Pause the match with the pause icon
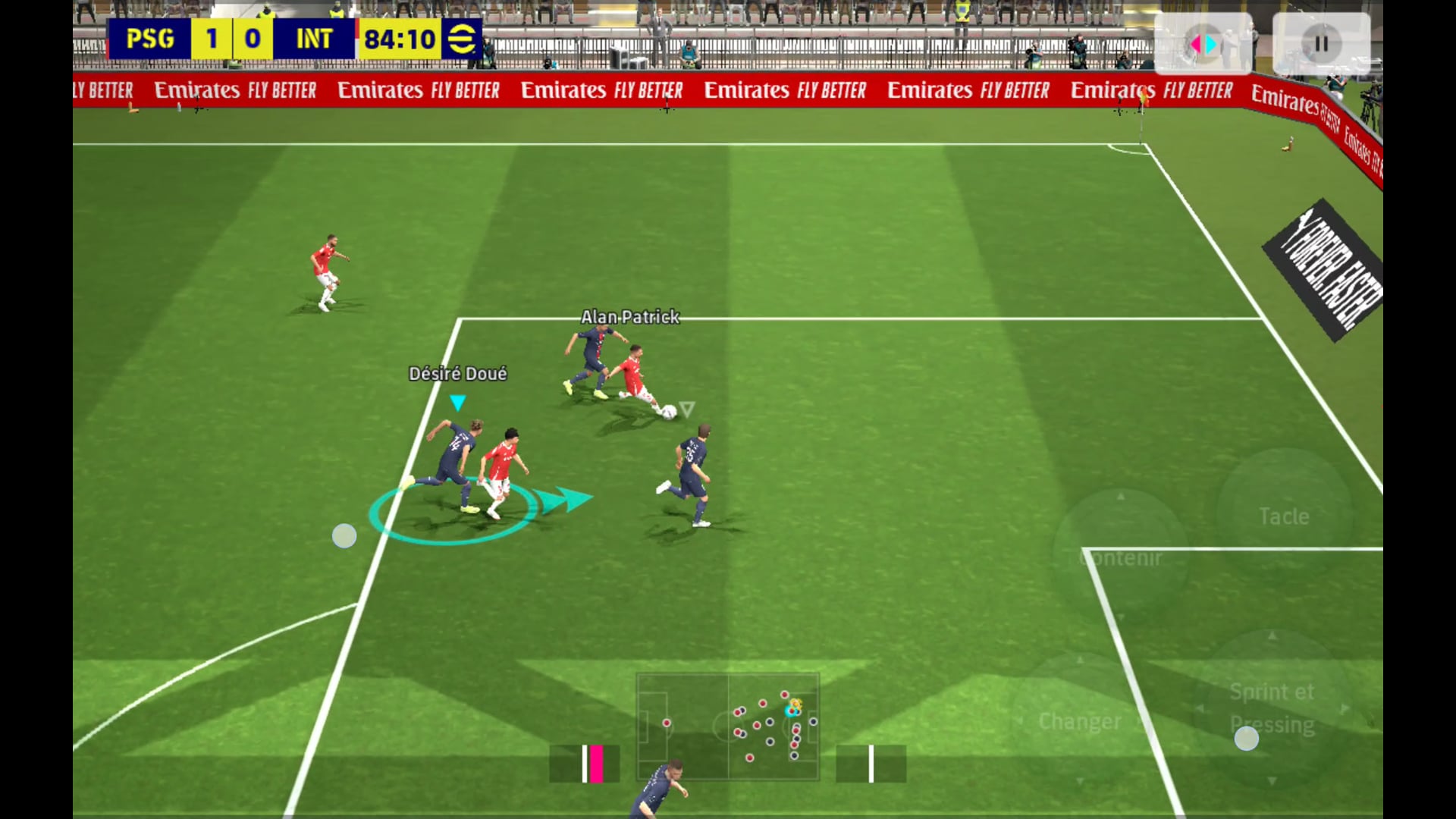Image resolution: width=1456 pixels, height=819 pixels. [1320, 44]
